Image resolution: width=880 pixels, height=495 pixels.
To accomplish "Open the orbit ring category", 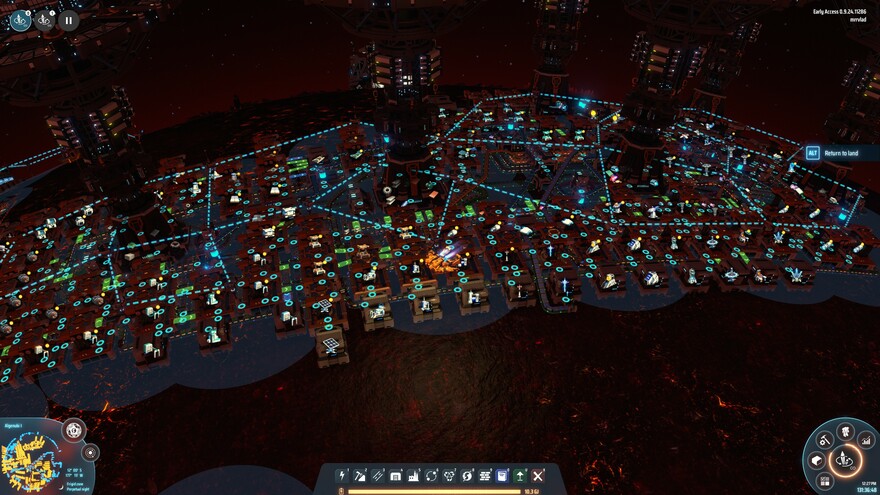I will (432, 476).
